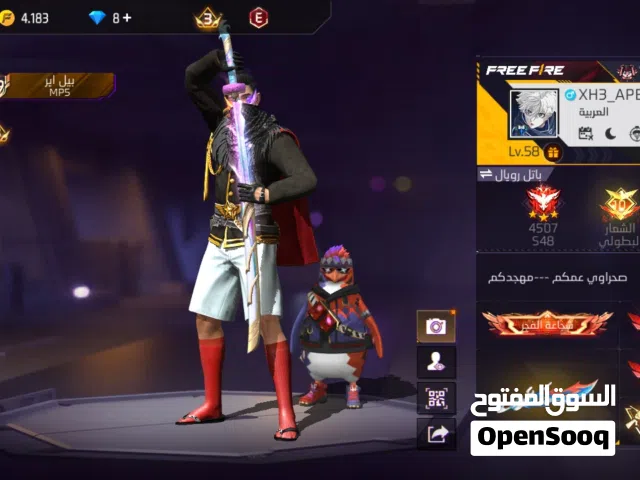640x480 pixels.
Task: Select the MP5 weapon banner
Action: click(x=56, y=85)
